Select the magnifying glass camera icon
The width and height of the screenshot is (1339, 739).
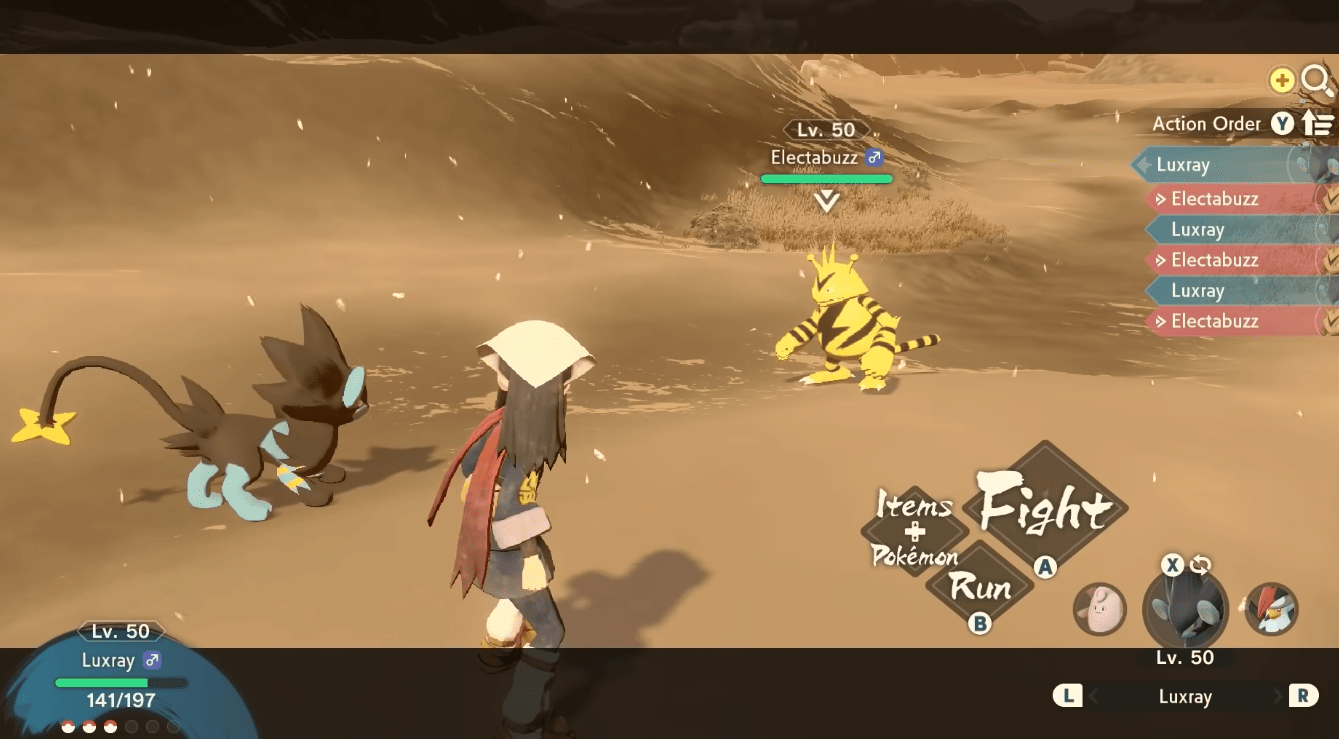pyautogui.click(x=1316, y=81)
